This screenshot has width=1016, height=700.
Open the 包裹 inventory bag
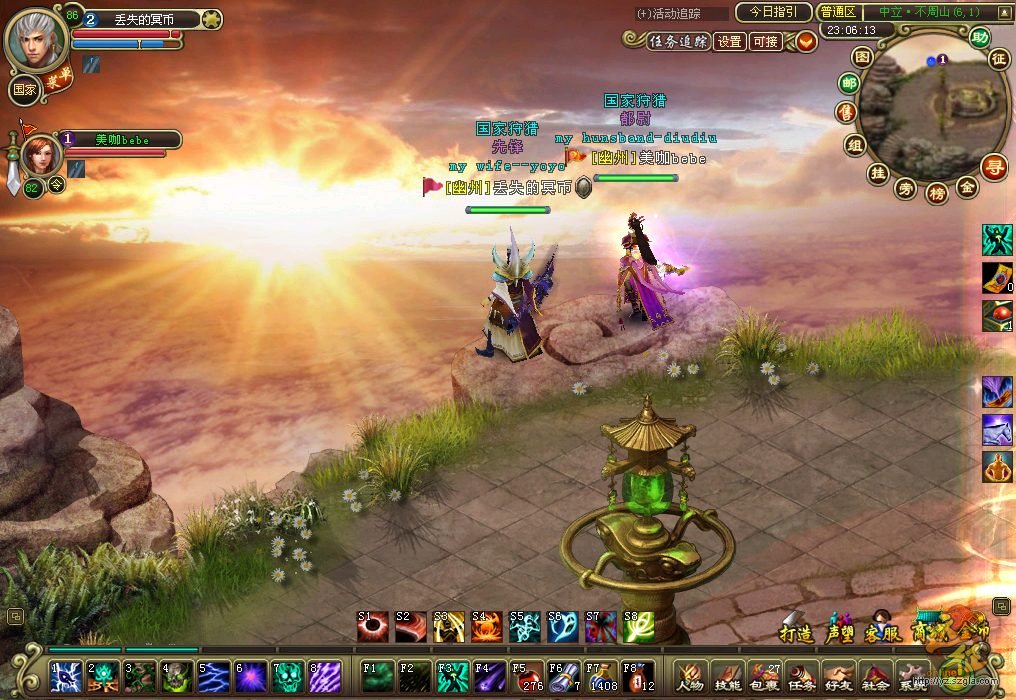point(766,676)
